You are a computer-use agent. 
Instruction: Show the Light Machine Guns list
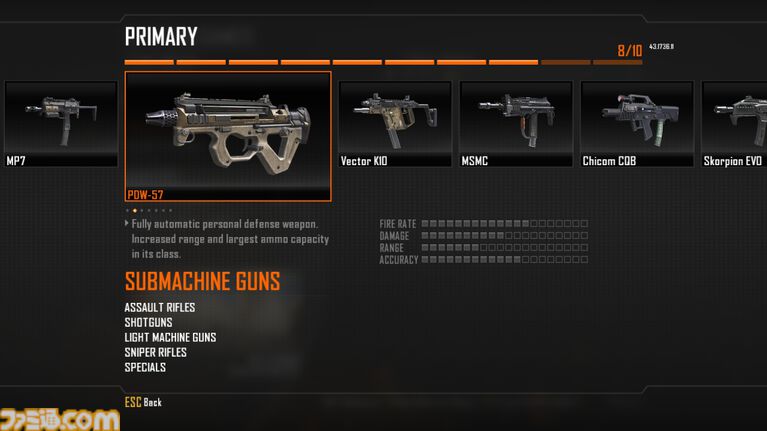pyautogui.click(x=170, y=337)
